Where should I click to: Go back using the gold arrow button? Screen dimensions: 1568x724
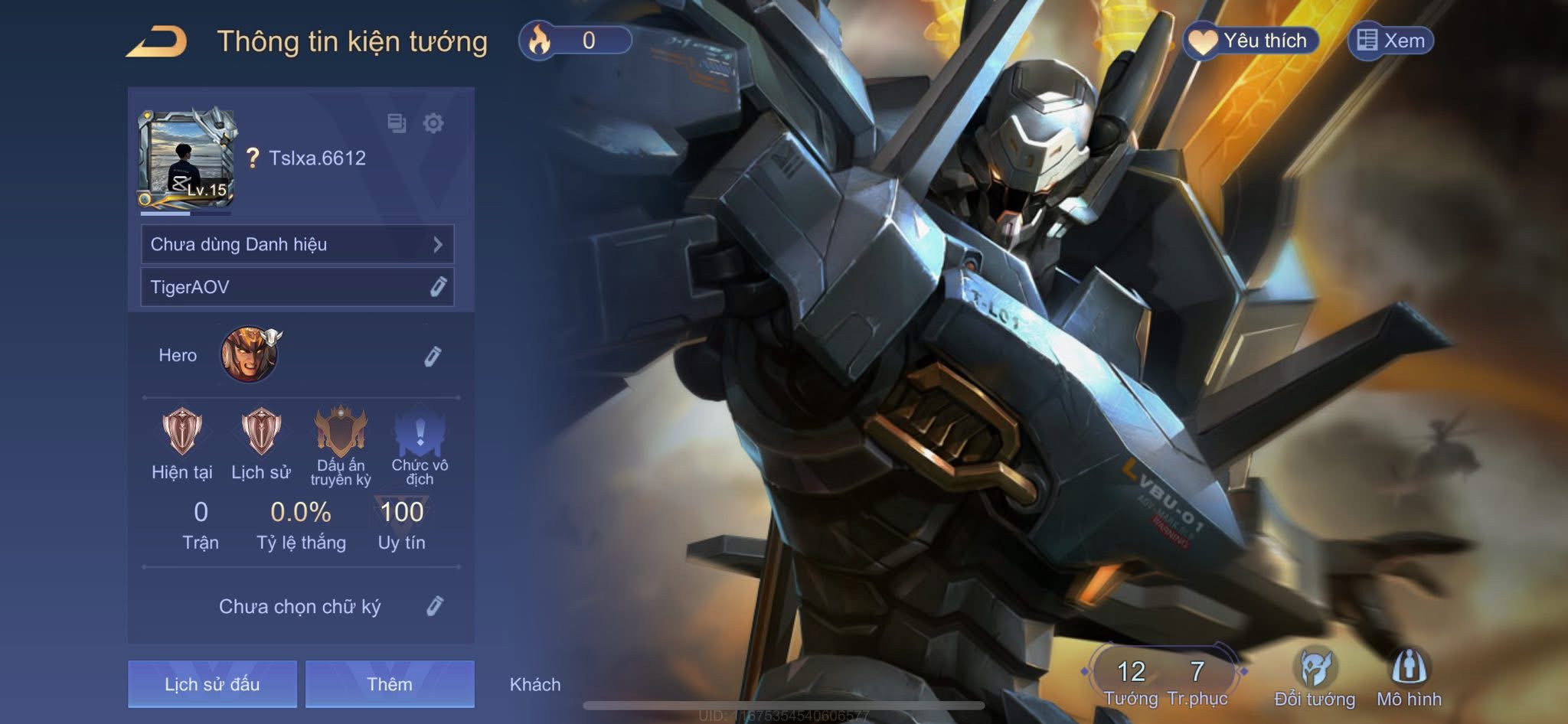tap(157, 41)
